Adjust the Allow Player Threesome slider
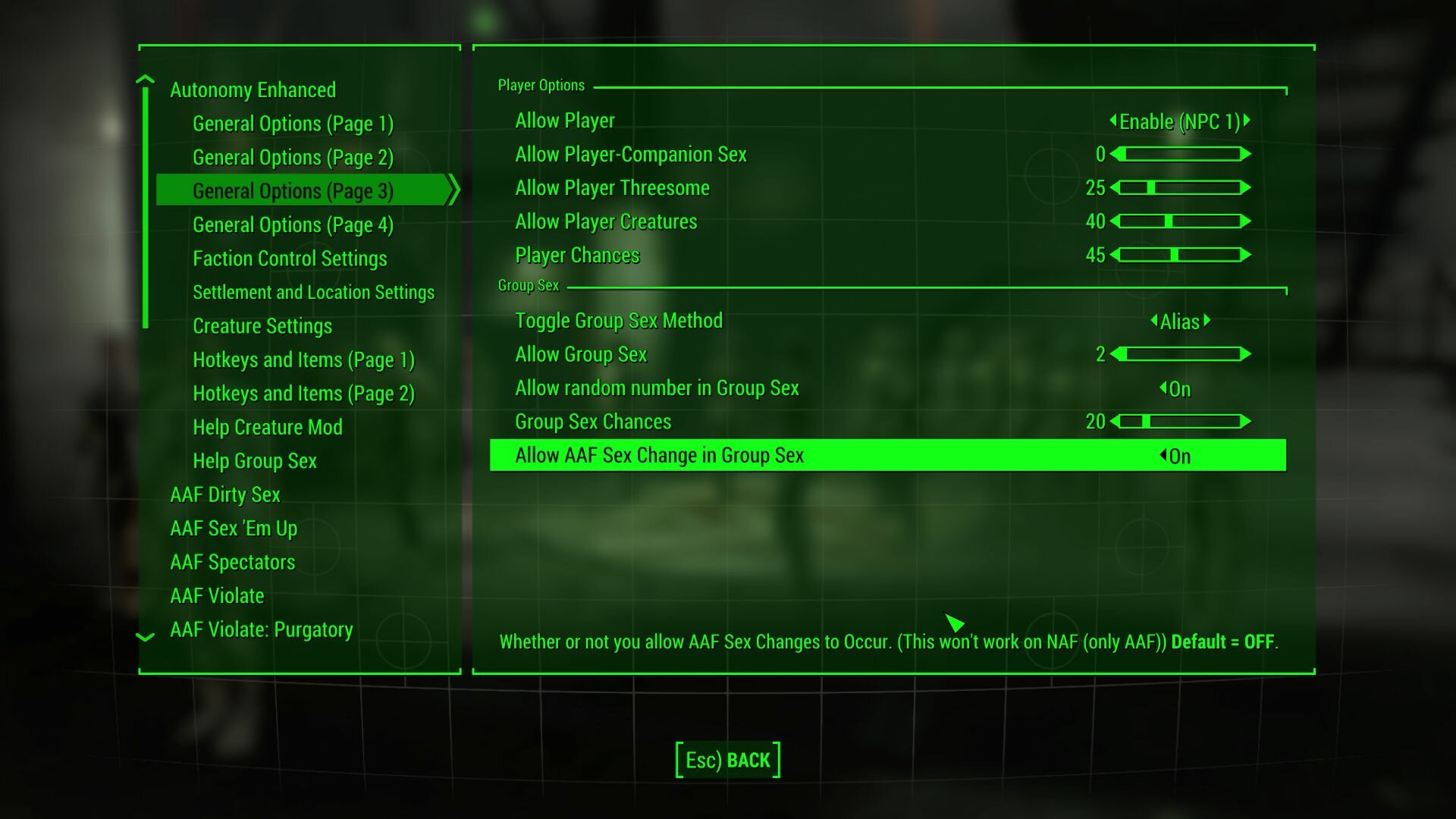The width and height of the screenshot is (1456, 819). (1180, 188)
